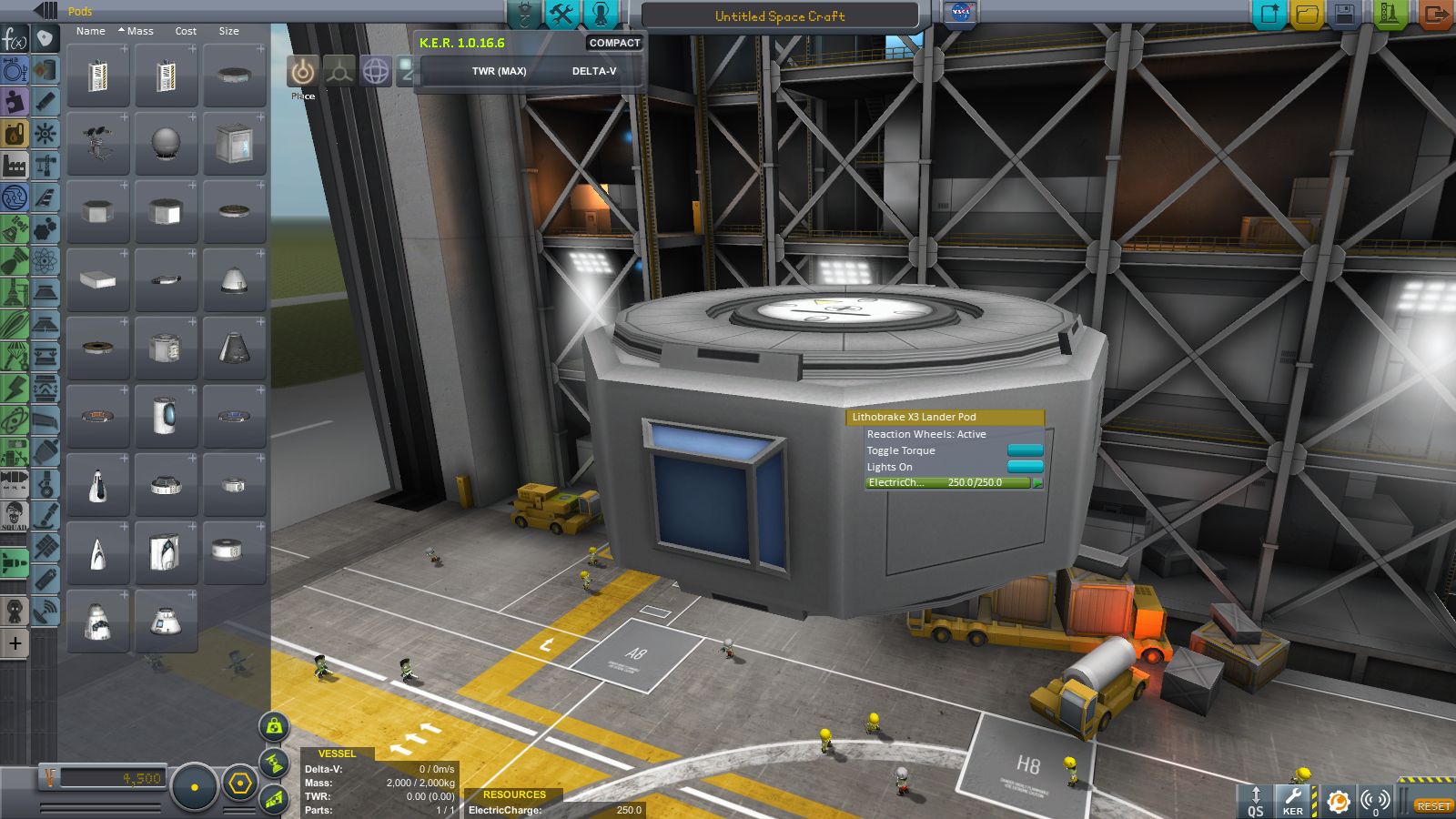Edit the Untitled Space Craft name field
This screenshot has width=1456, height=819.
(x=780, y=16)
